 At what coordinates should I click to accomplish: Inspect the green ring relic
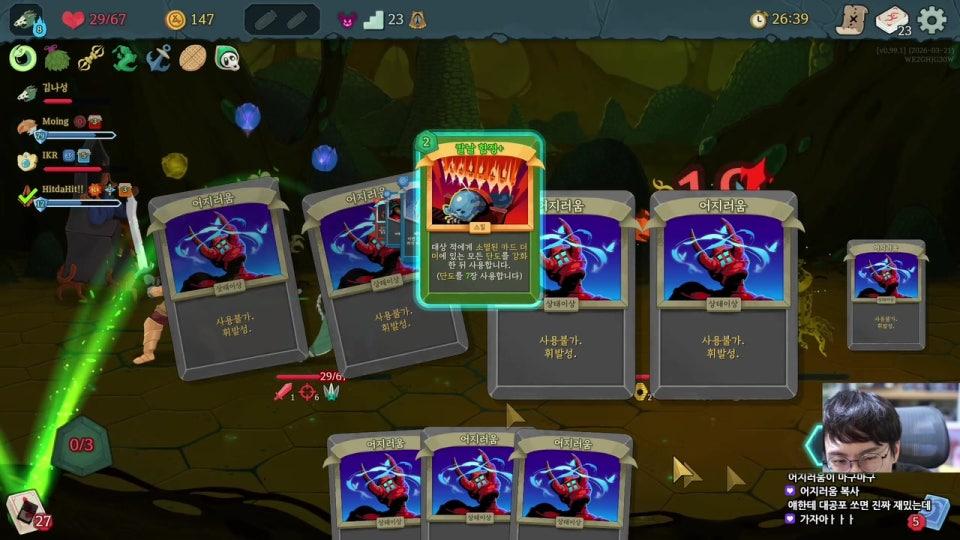[x=23, y=58]
